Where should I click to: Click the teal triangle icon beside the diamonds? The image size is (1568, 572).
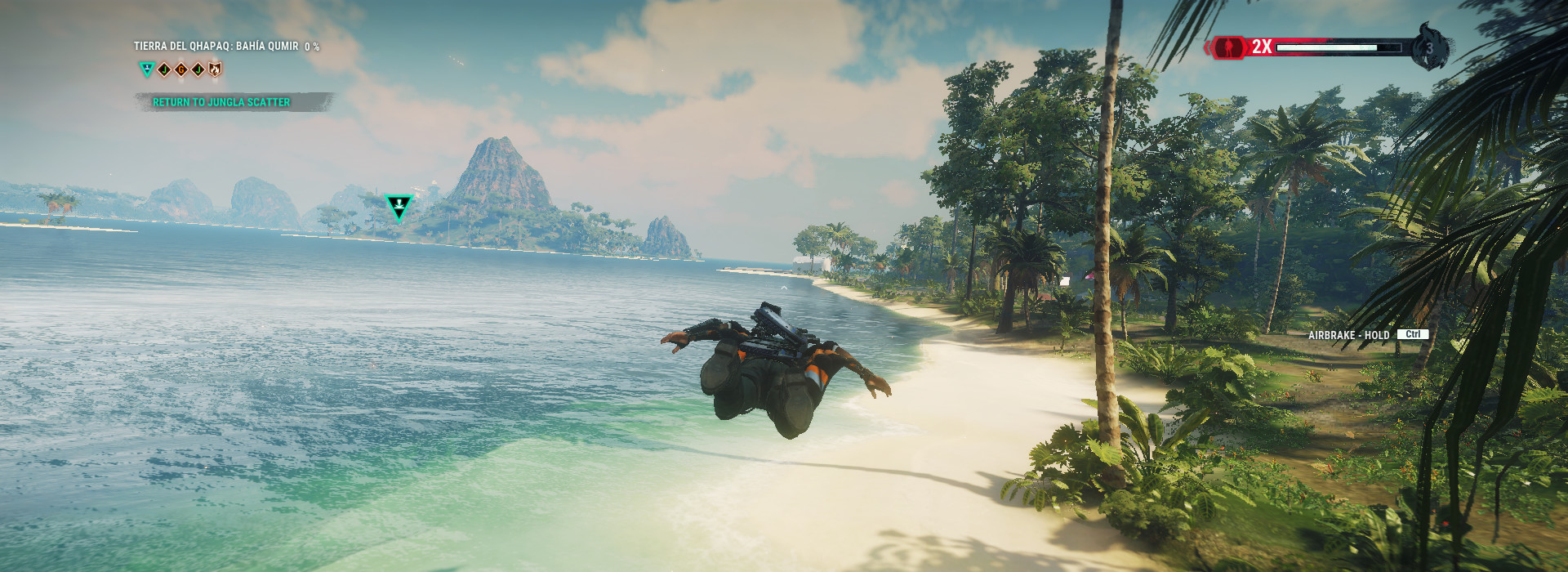click(147, 69)
